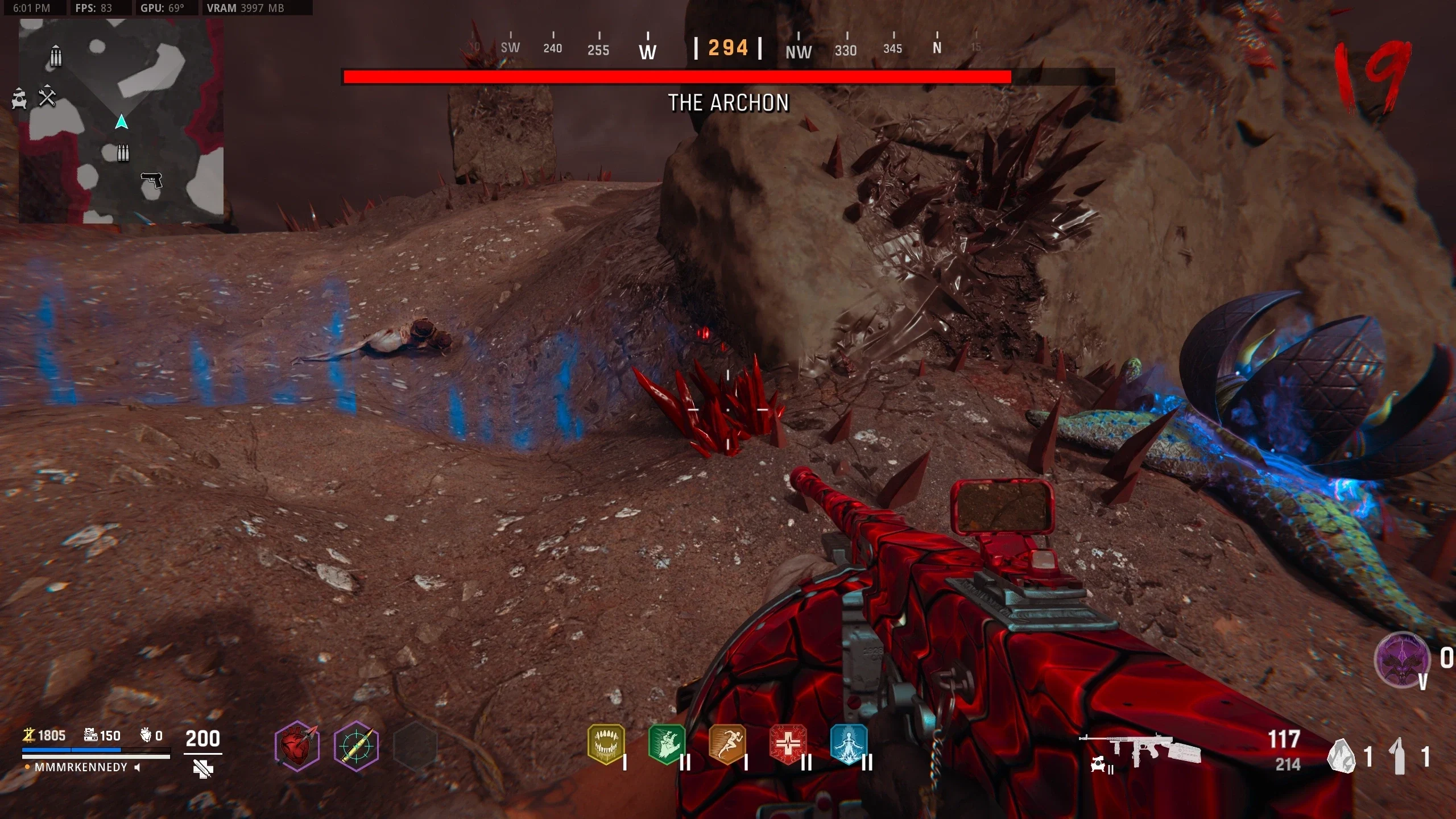1456x819 pixels.
Task: Click the crossed wrench and hammer crafting marker
Action: pos(47,98)
